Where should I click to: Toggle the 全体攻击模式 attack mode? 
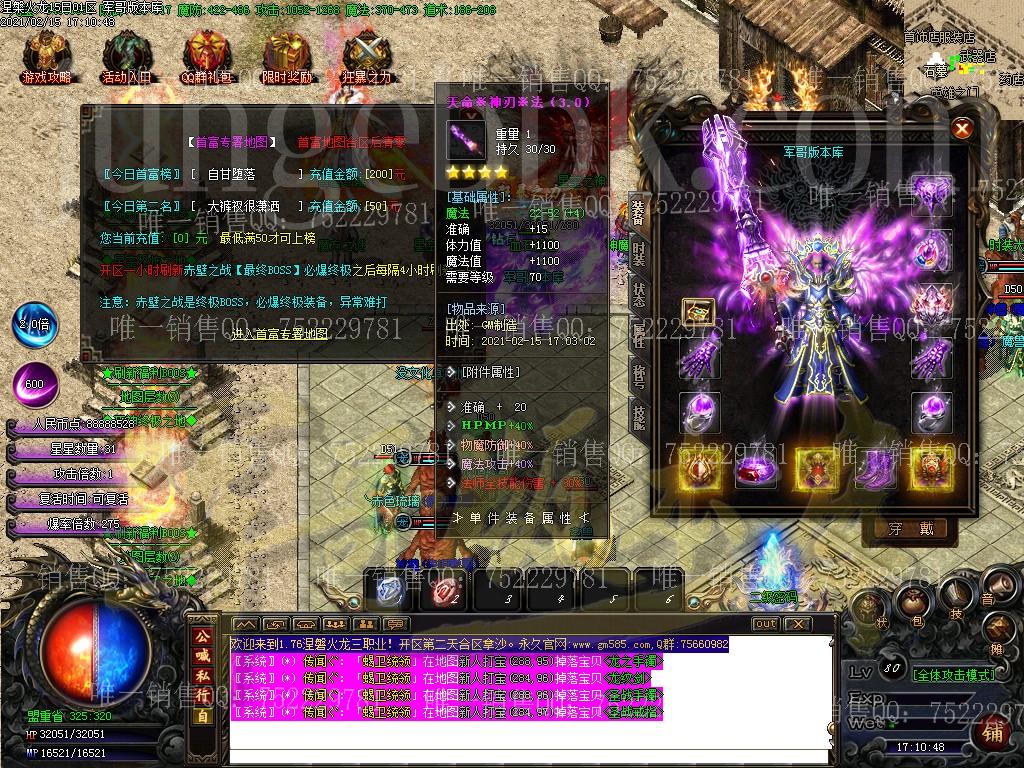tap(954, 675)
